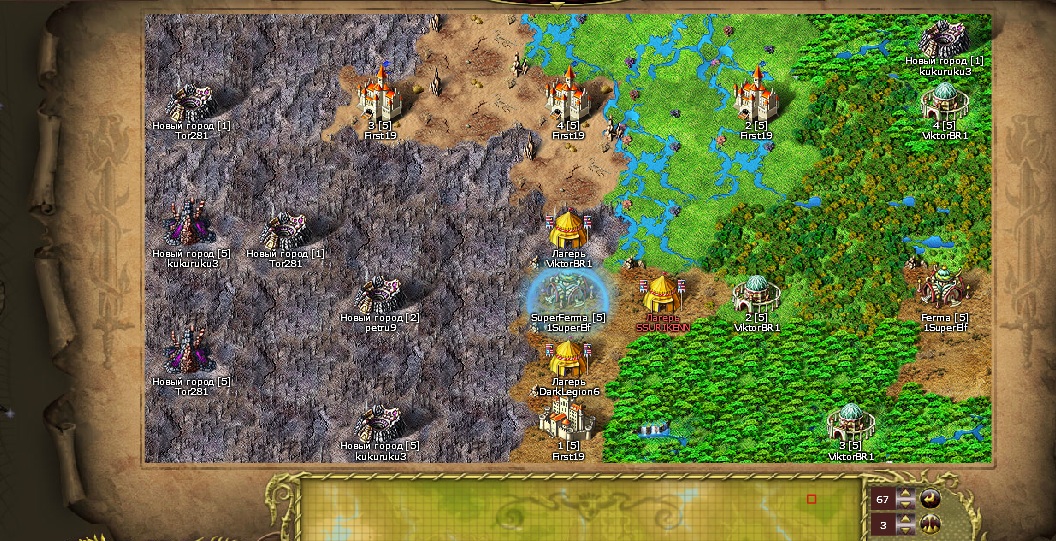
Task: Choose First19's castle labeled 4 [5]
Action: pos(567,97)
